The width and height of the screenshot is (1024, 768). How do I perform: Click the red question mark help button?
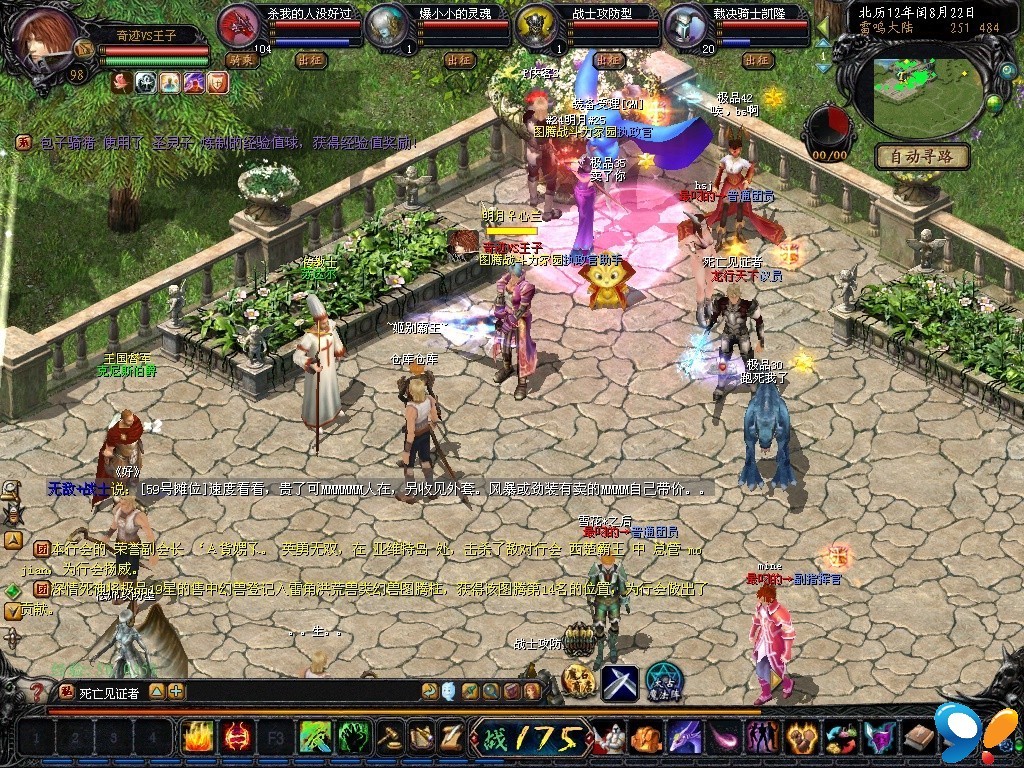(x=38, y=691)
